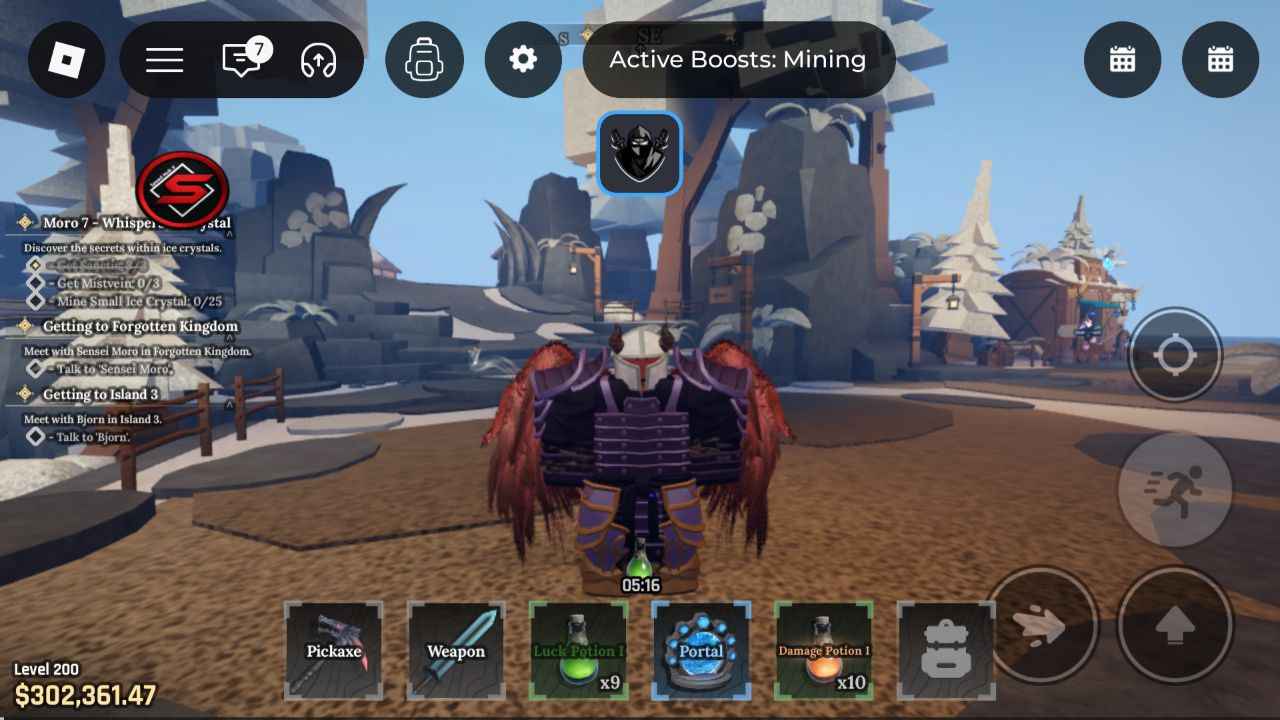Use the Luck Potion I item
The height and width of the screenshot is (720, 1280).
coord(578,649)
